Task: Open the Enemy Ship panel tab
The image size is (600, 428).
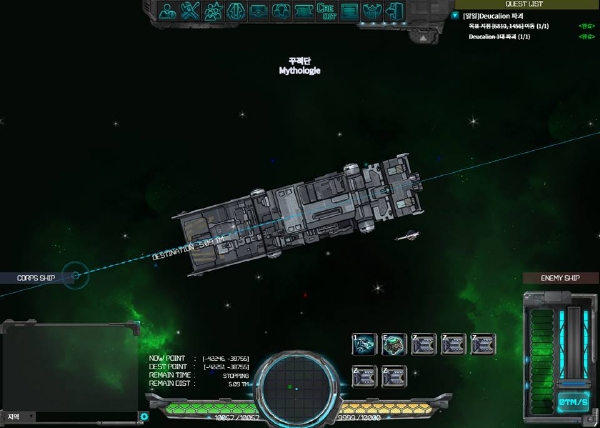Action: click(x=558, y=278)
